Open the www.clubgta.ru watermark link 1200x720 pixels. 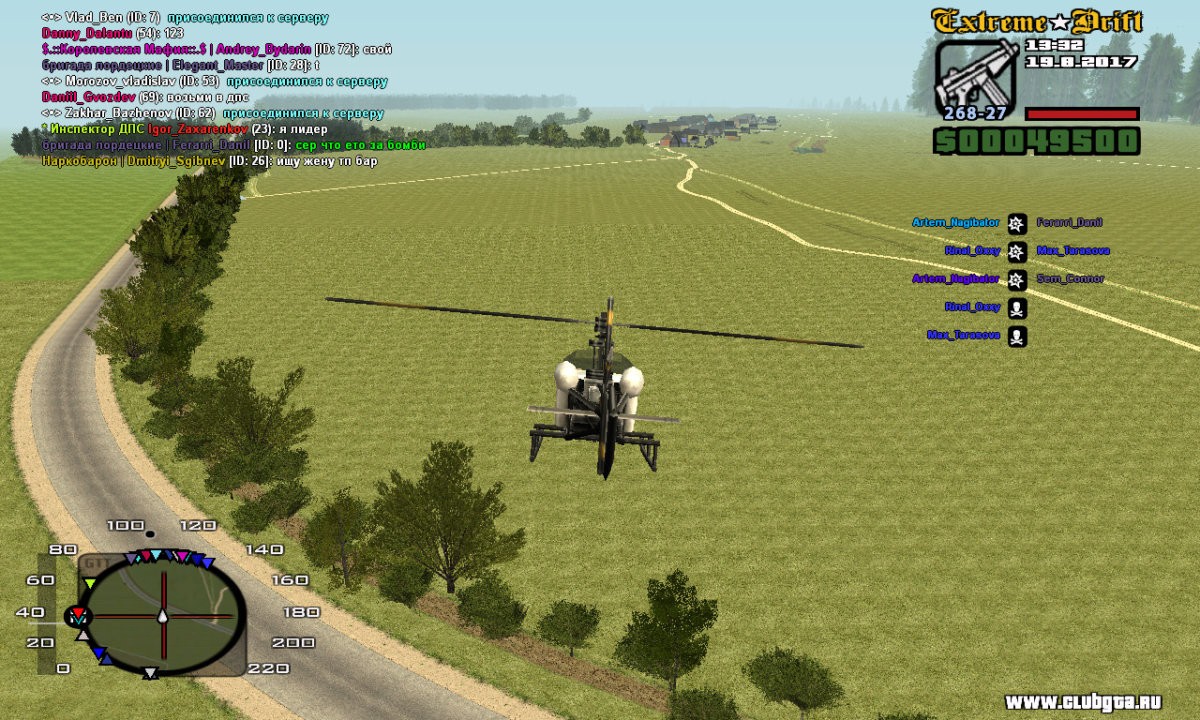[1096, 700]
